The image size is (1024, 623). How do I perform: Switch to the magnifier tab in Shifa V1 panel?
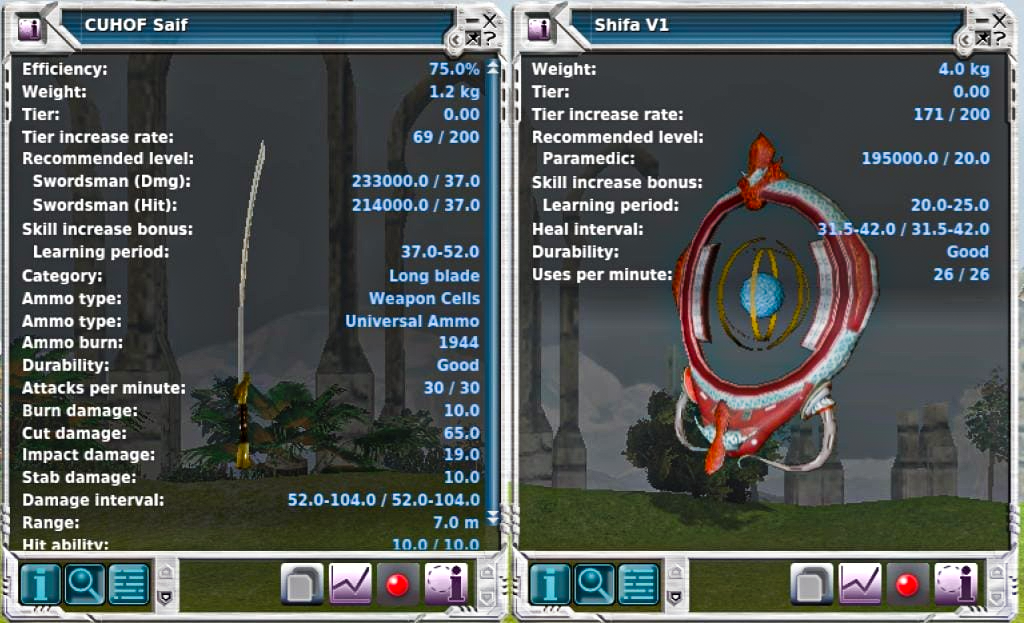[594, 584]
